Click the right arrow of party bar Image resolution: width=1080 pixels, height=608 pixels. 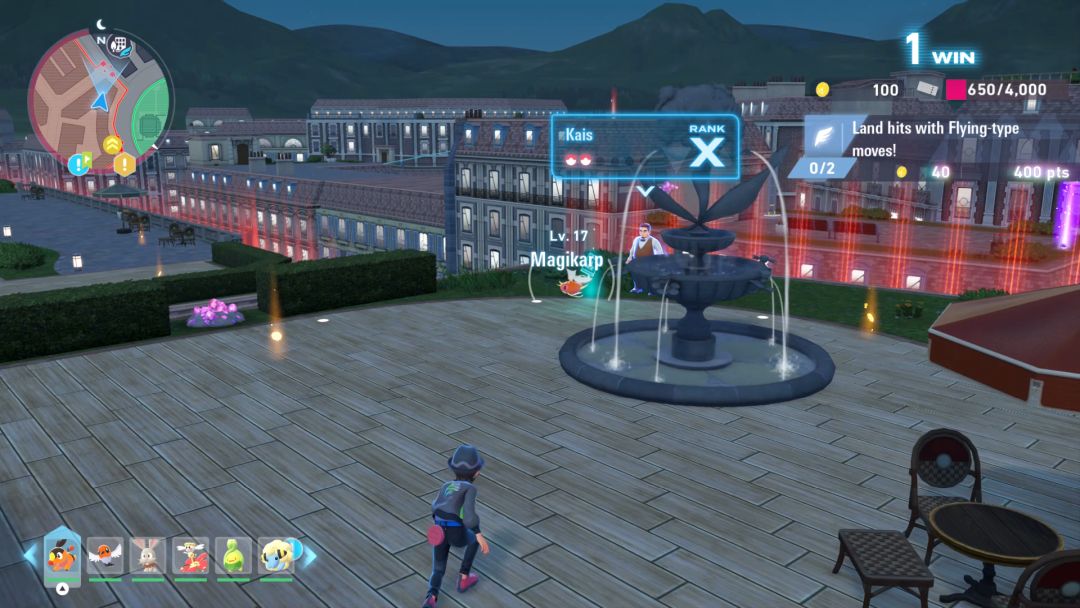point(310,555)
